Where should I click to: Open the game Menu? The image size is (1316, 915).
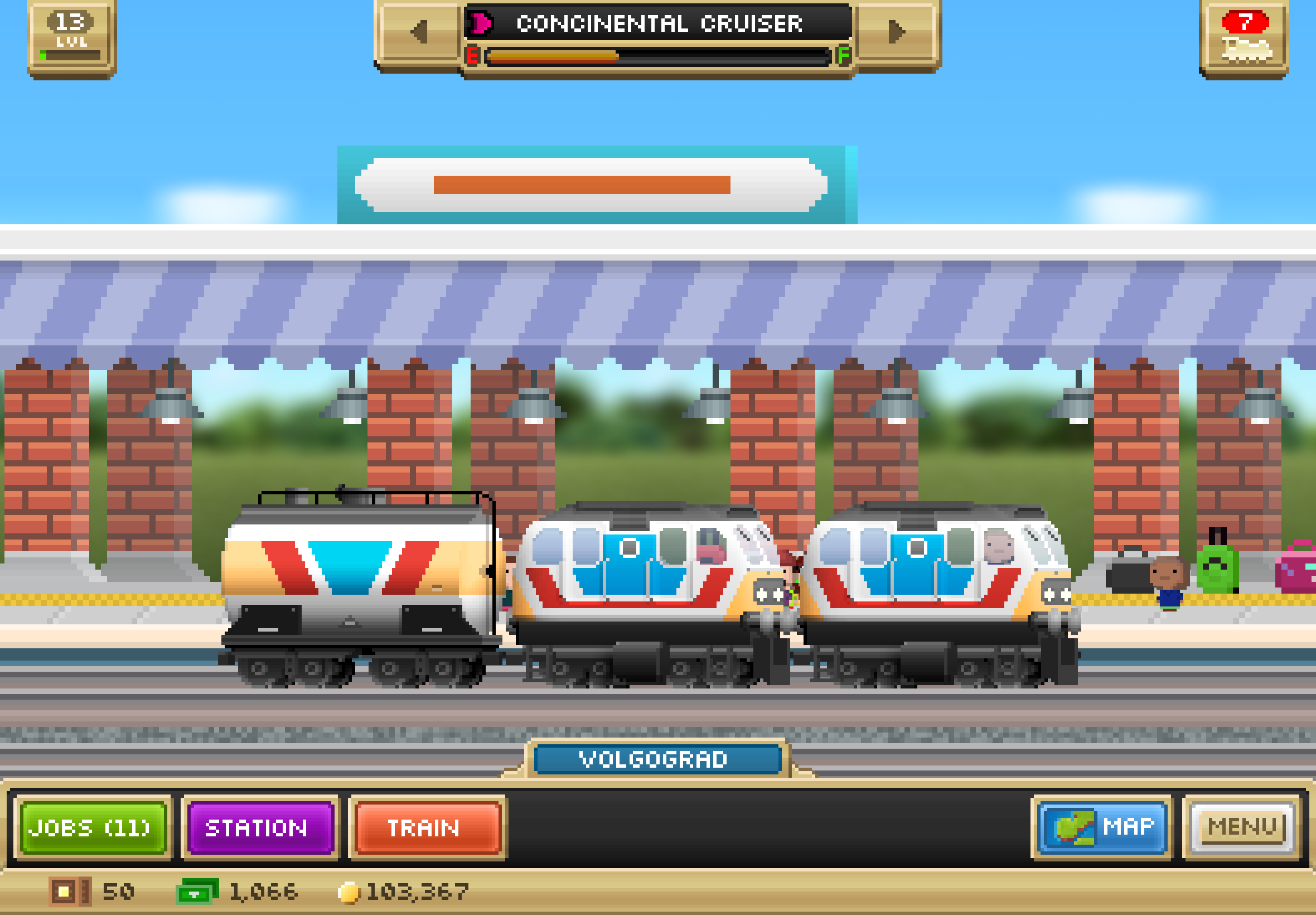(1241, 828)
